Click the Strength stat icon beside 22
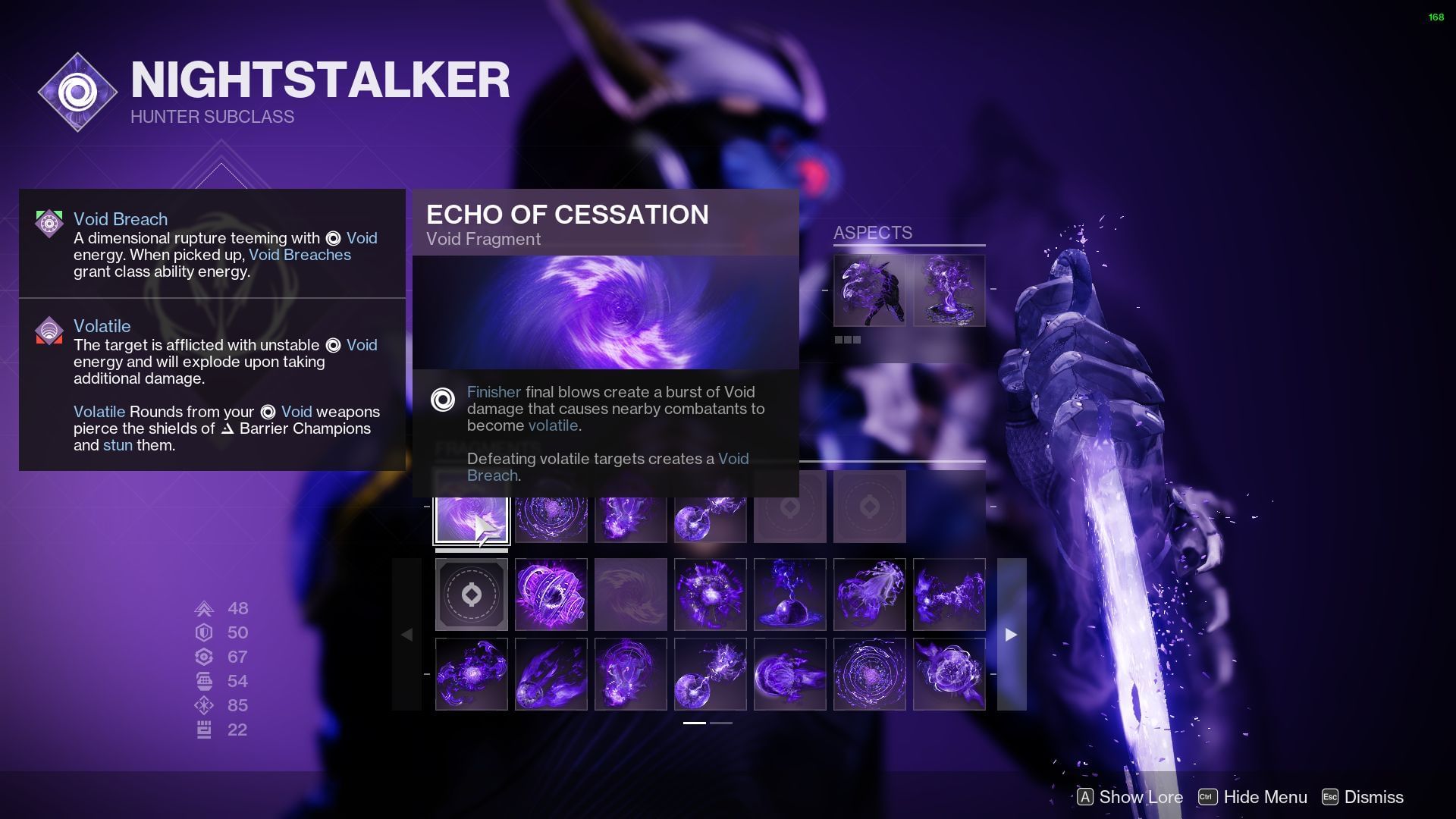The image size is (1456, 819). click(x=203, y=729)
